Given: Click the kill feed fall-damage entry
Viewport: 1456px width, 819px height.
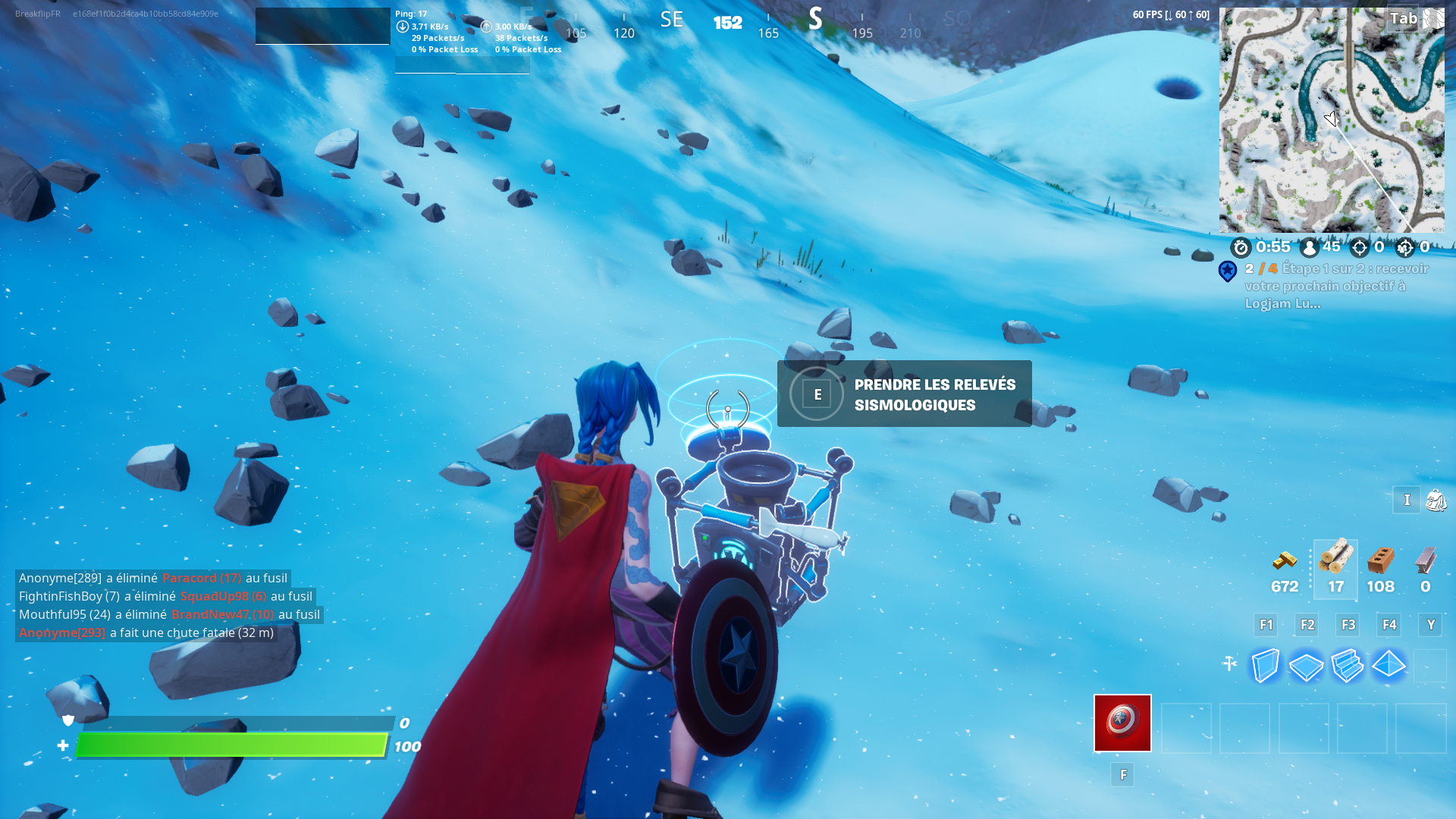Looking at the screenshot, I should [x=146, y=632].
